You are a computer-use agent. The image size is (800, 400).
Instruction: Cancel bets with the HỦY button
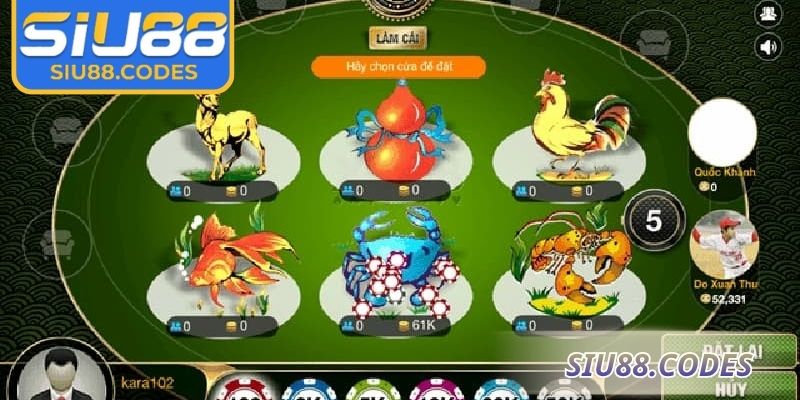732,388
